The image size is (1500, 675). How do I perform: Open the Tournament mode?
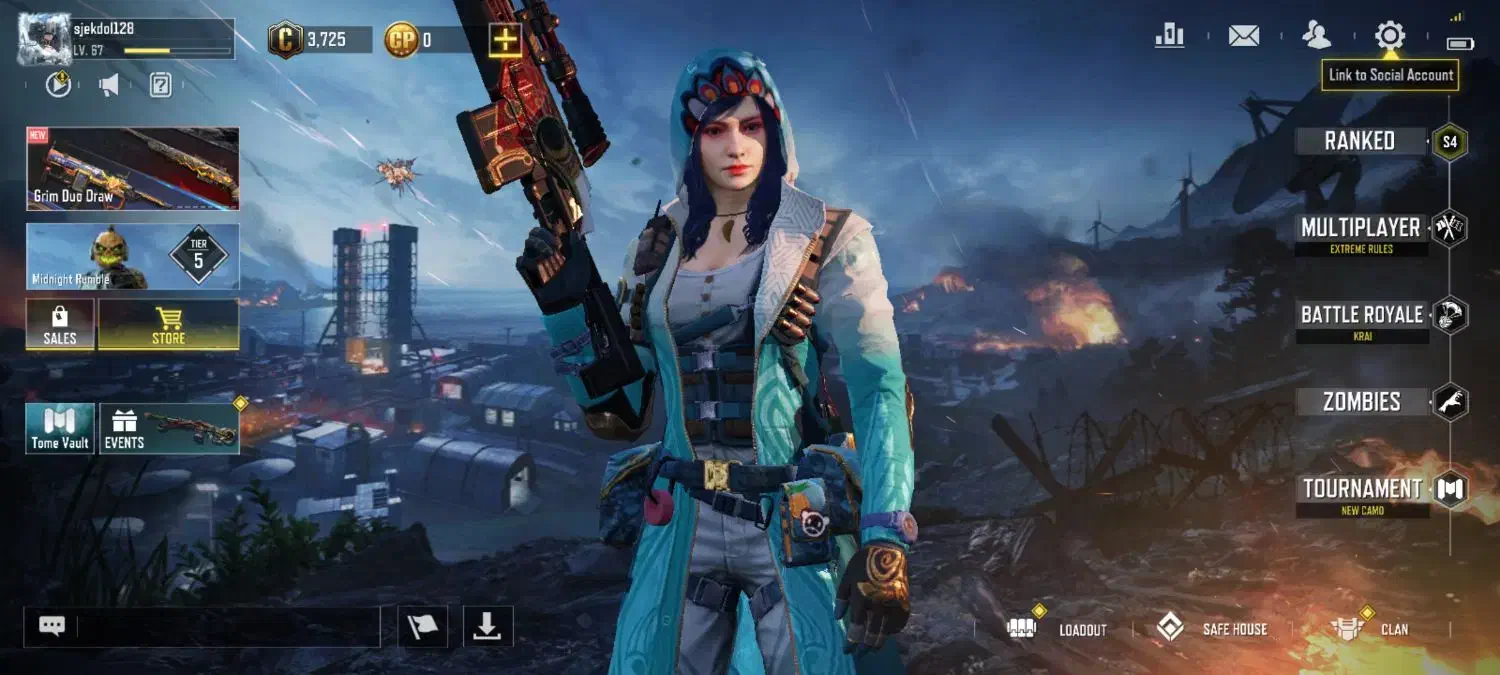point(1362,490)
